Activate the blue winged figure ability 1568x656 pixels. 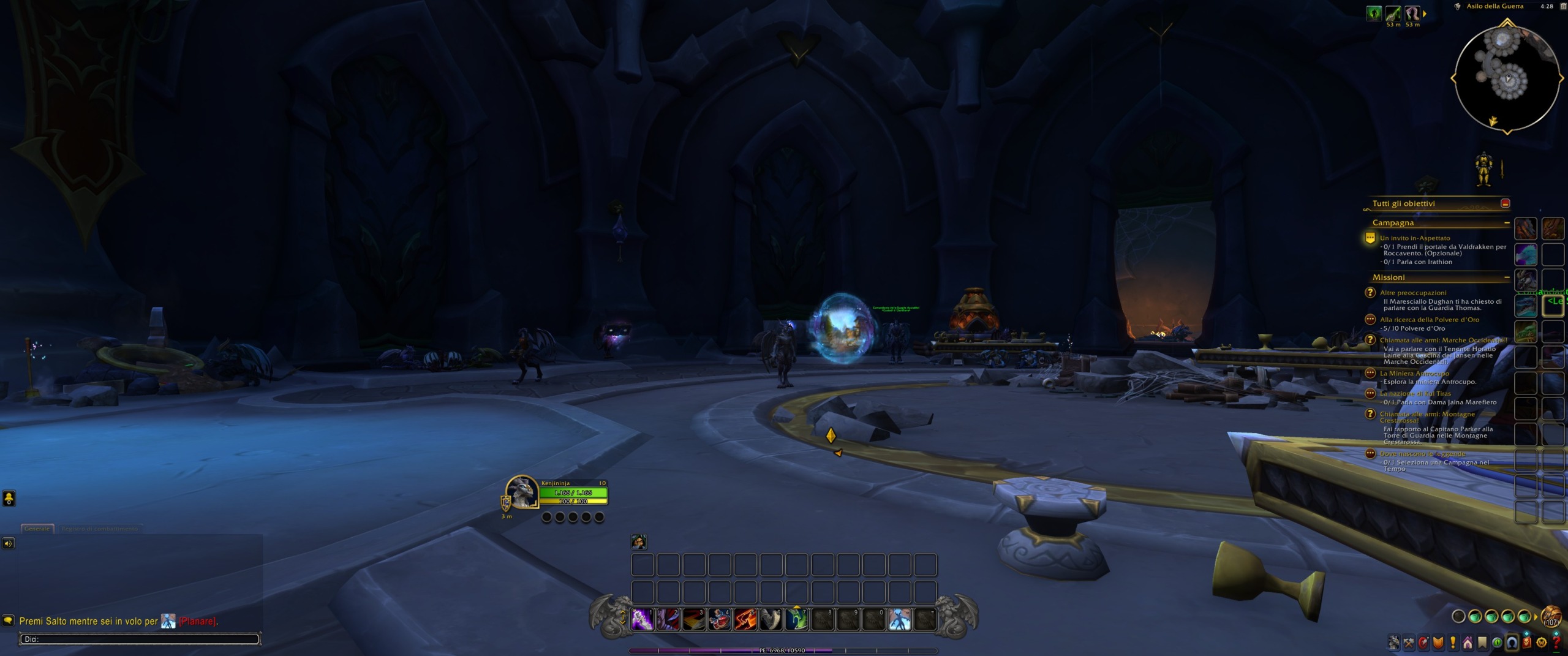pos(899,619)
